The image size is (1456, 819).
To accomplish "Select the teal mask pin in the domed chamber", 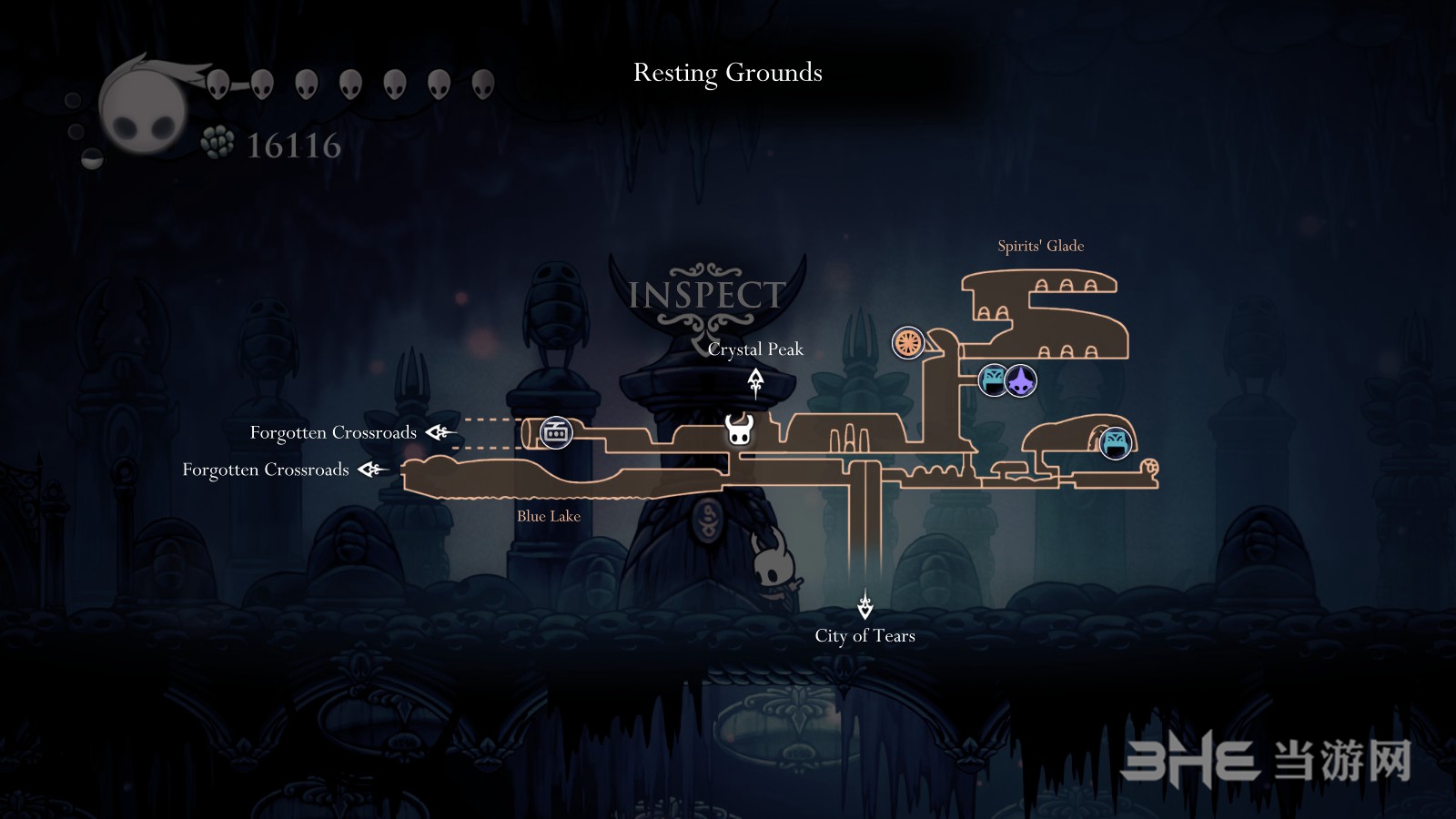I will [x=1115, y=443].
